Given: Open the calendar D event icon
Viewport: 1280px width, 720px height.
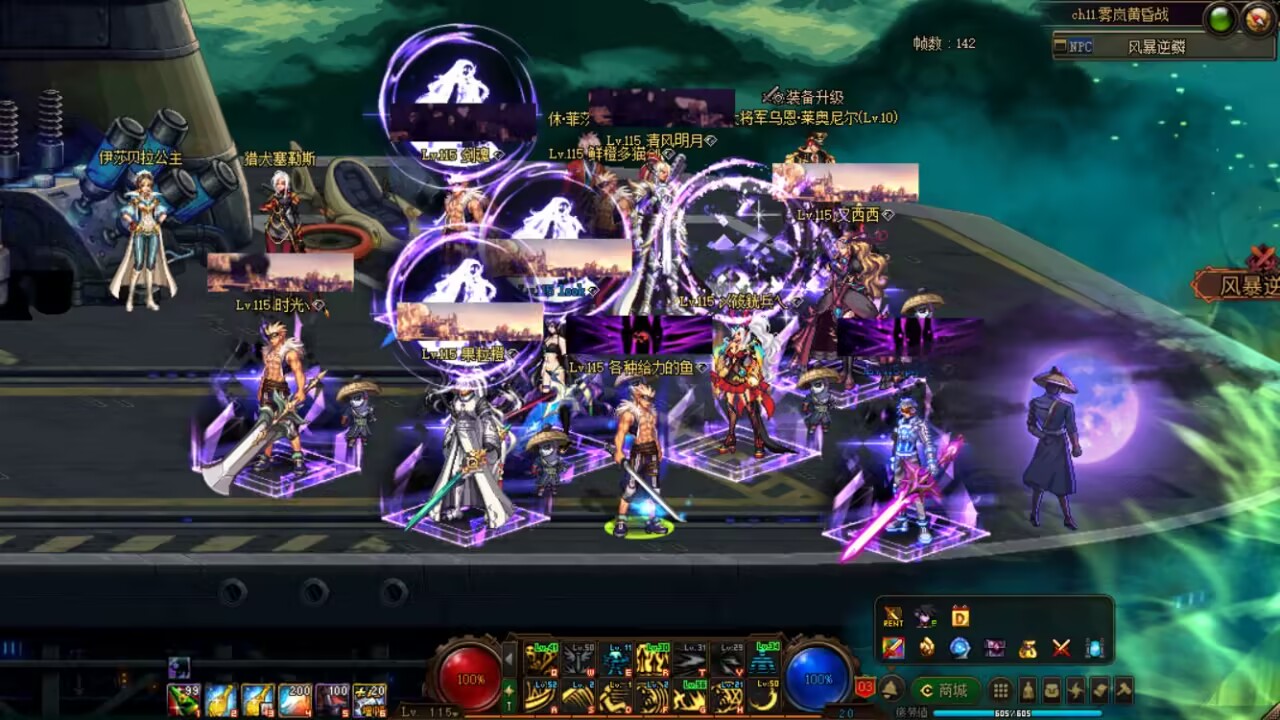Looking at the screenshot, I should point(960,617).
